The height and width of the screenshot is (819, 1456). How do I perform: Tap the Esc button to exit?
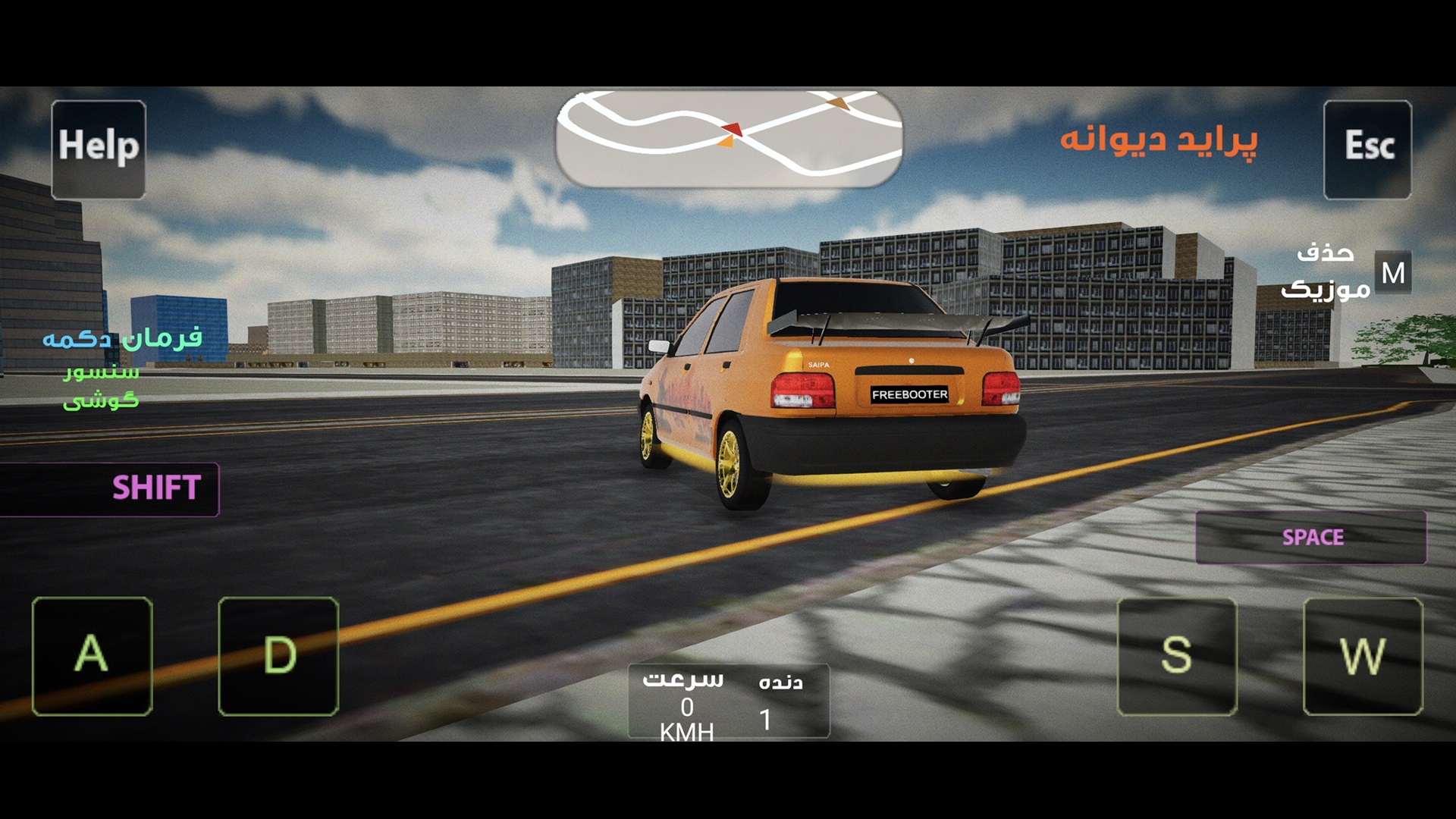[1367, 149]
